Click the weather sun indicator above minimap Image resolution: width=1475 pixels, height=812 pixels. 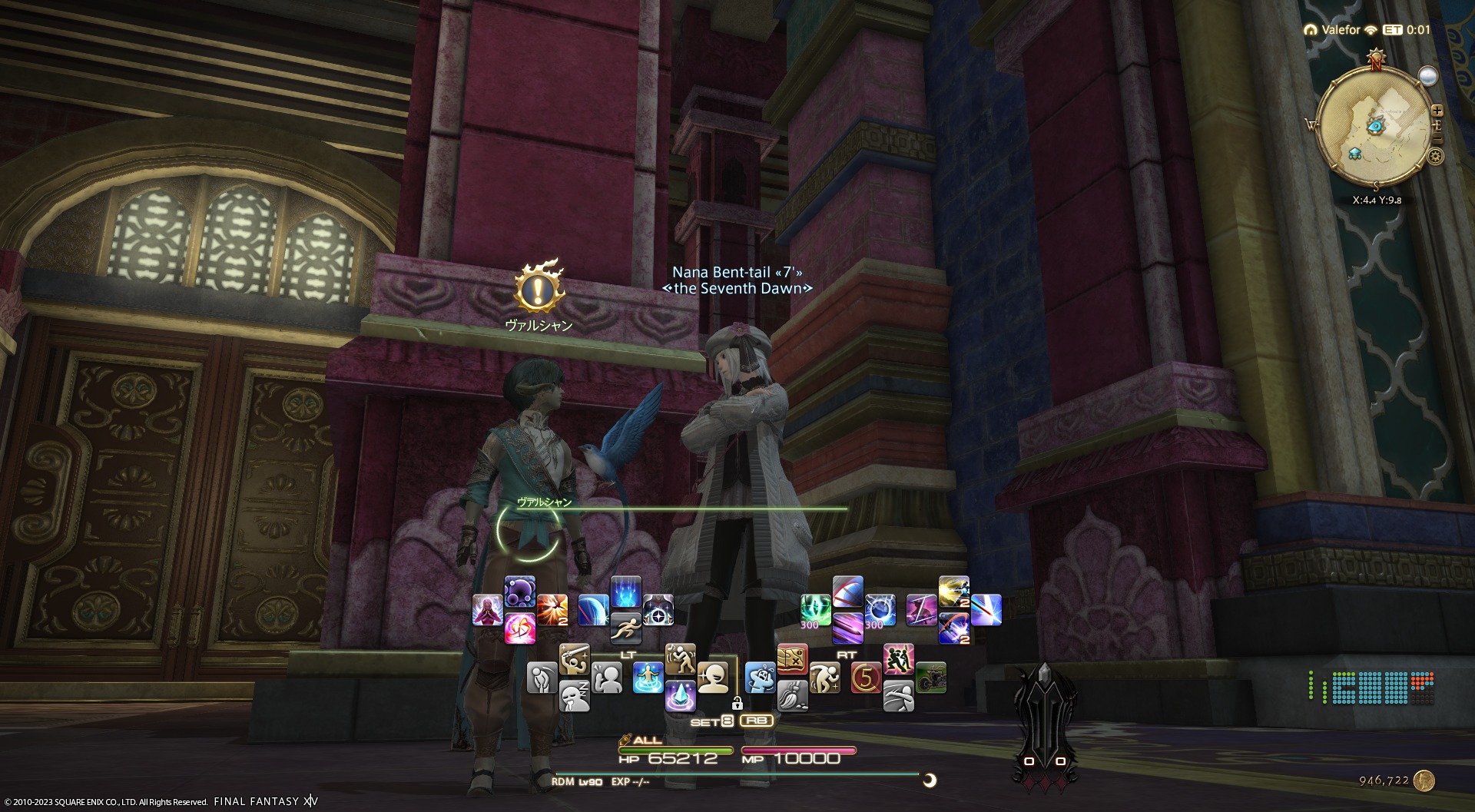coord(1427,76)
